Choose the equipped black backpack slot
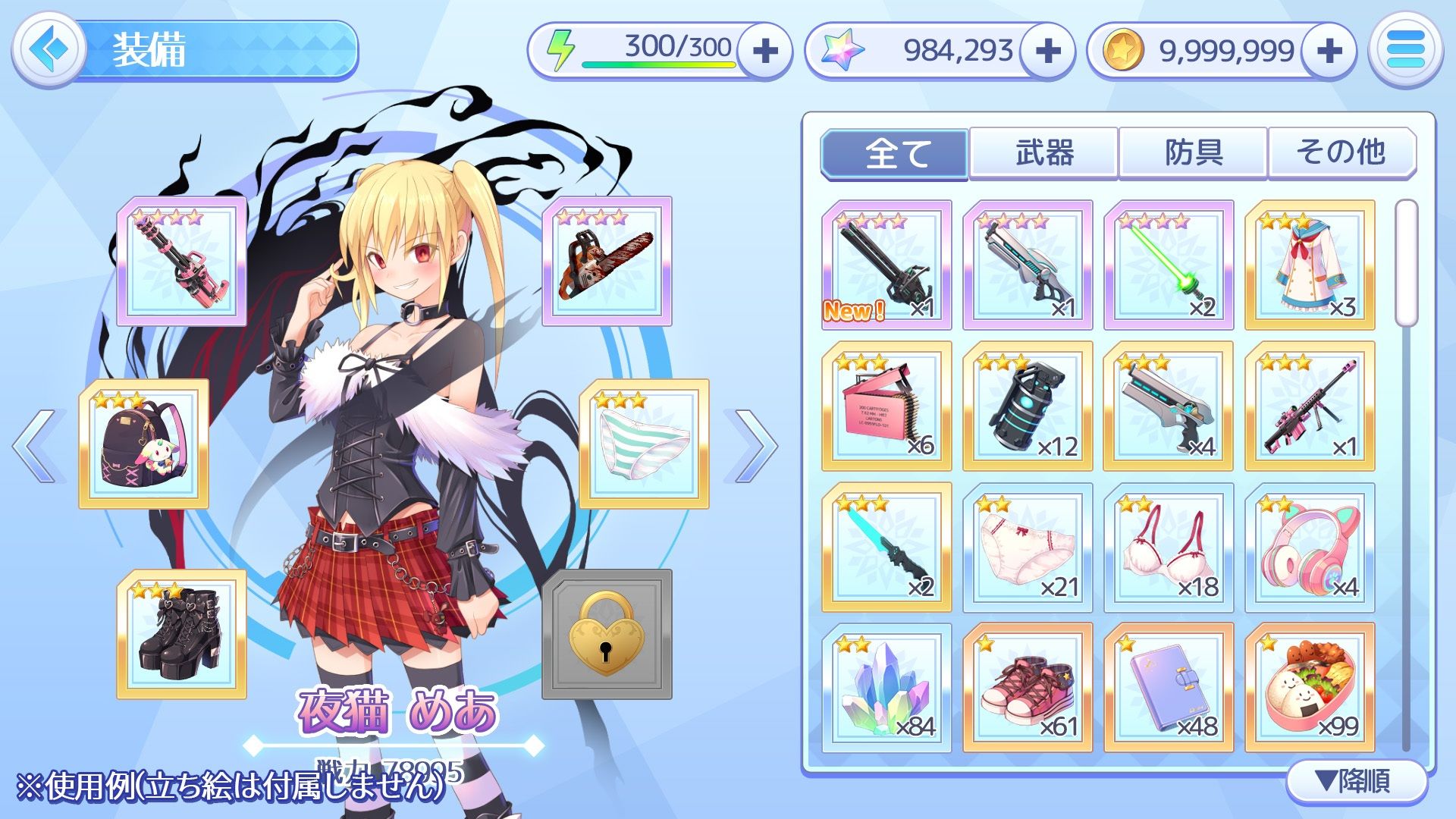 click(x=144, y=444)
